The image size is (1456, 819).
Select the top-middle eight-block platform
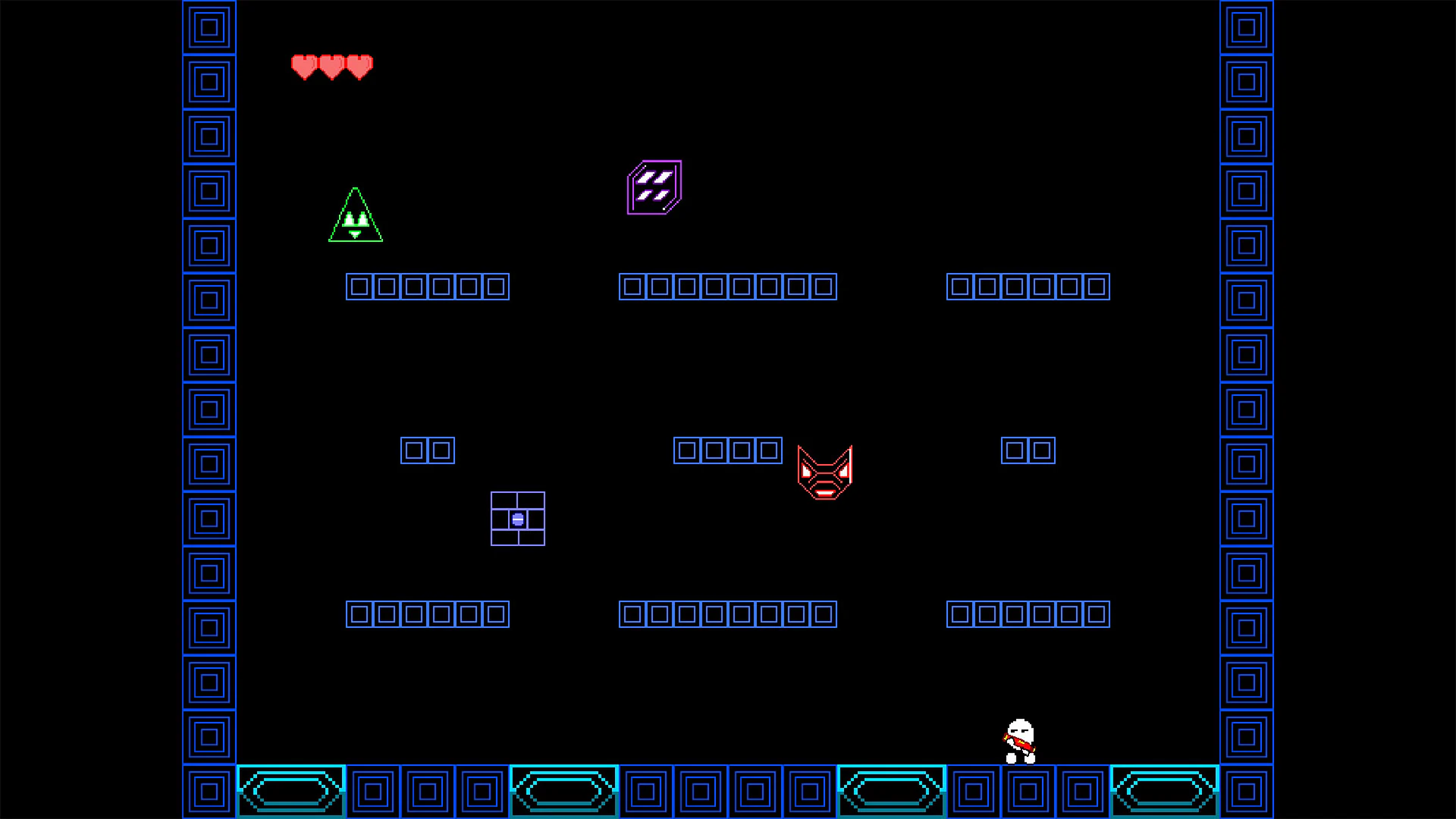click(727, 286)
